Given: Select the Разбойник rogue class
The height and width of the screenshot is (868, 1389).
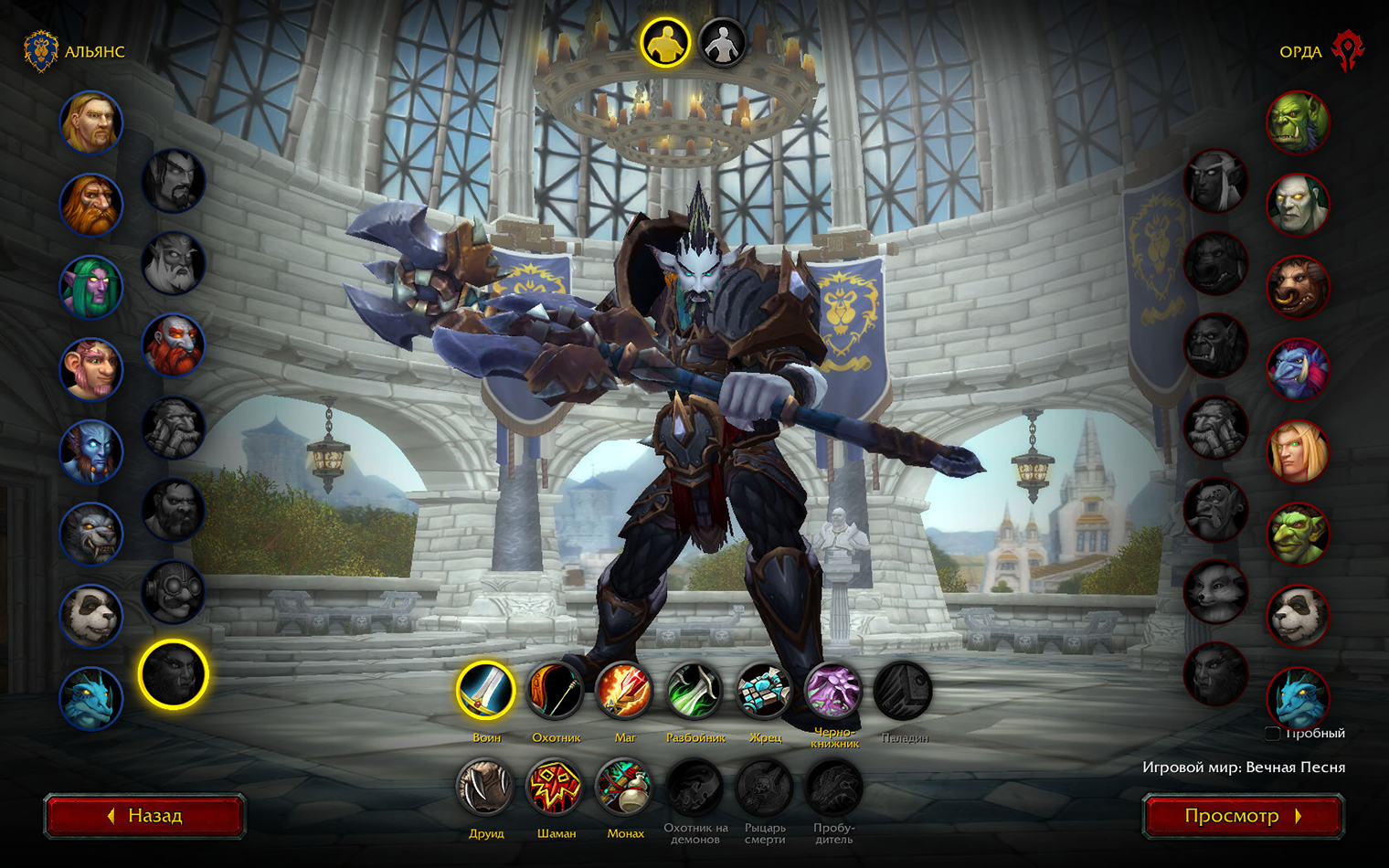Looking at the screenshot, I should click(x=694, y=690).
